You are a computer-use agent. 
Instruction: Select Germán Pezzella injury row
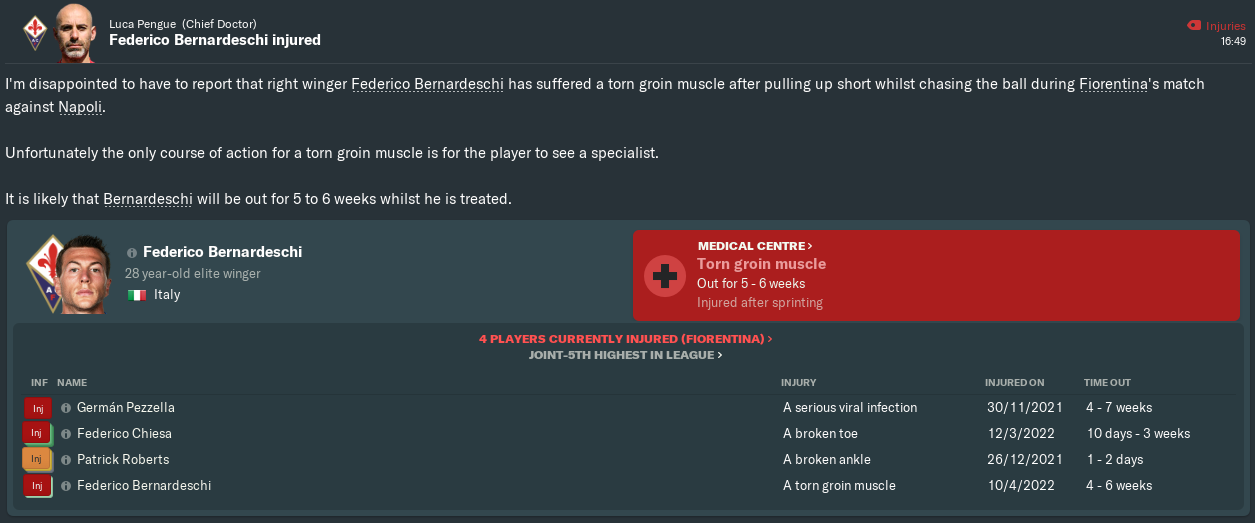125,408
